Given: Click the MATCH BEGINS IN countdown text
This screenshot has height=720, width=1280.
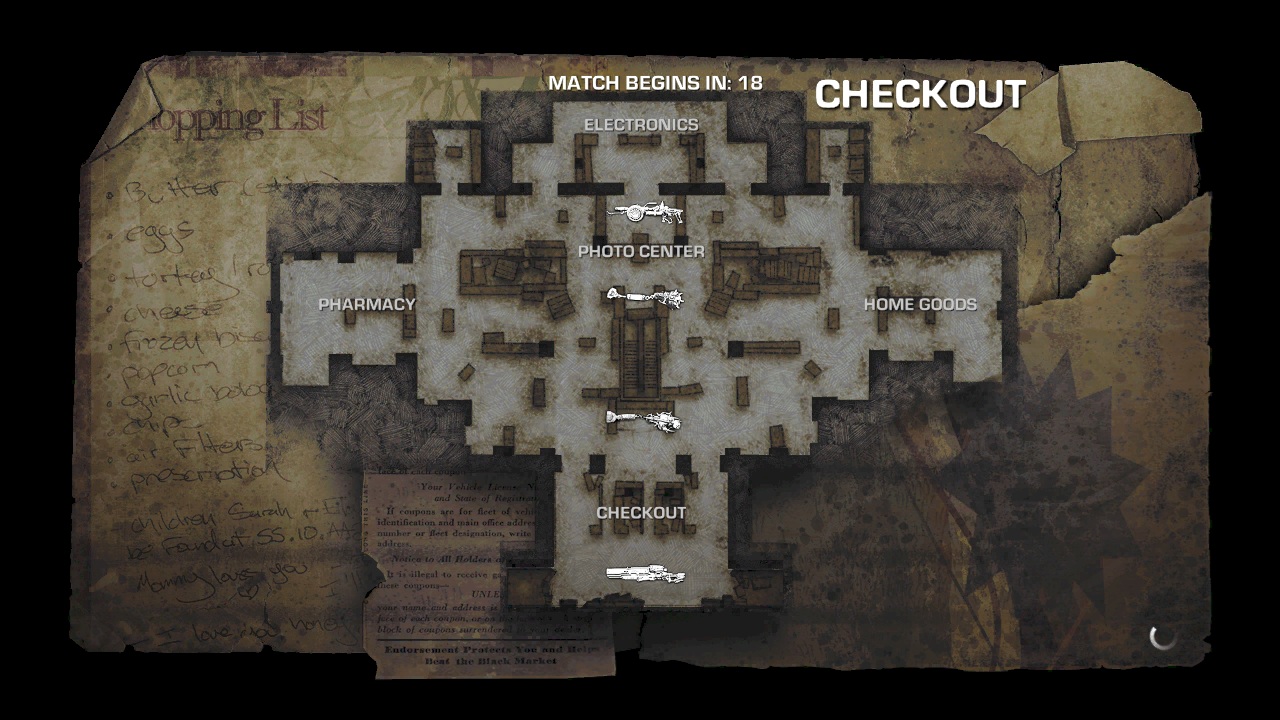Looking at the screenshot, I should (654, 84).
